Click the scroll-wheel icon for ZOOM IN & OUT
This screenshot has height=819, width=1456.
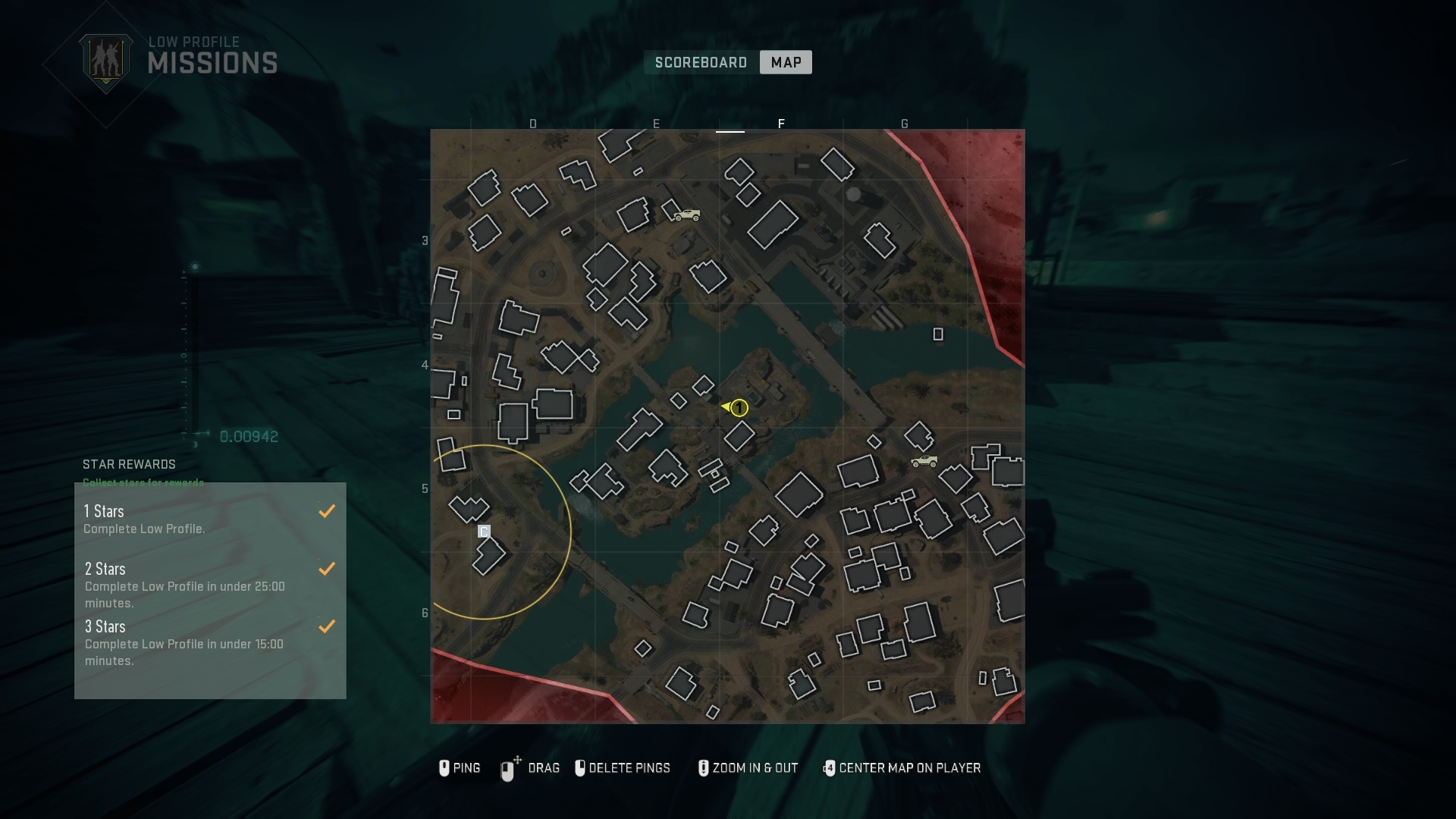point(703,768)
